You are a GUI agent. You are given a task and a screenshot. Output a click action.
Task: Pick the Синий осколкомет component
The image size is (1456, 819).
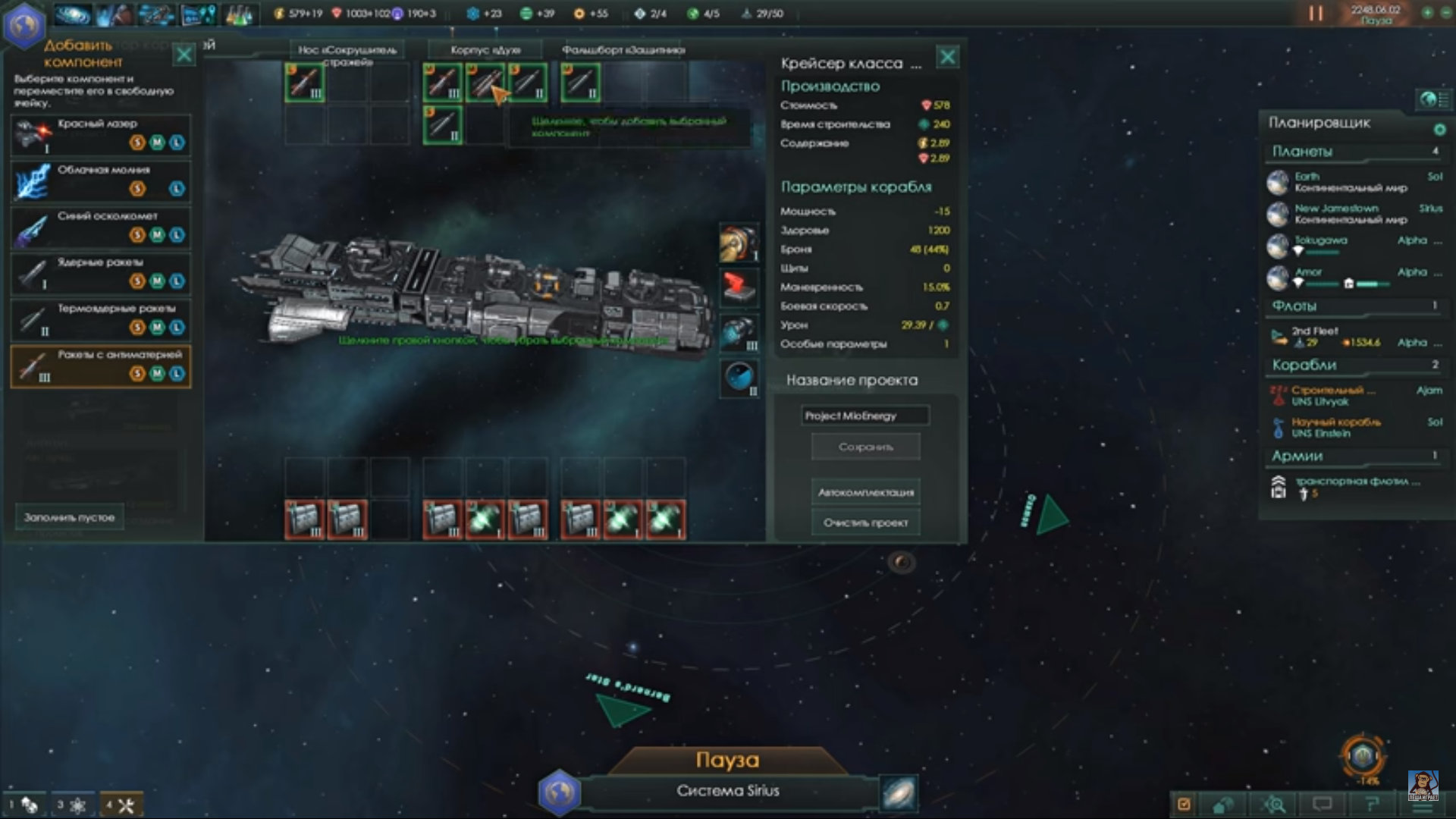(x=100, y=227)
